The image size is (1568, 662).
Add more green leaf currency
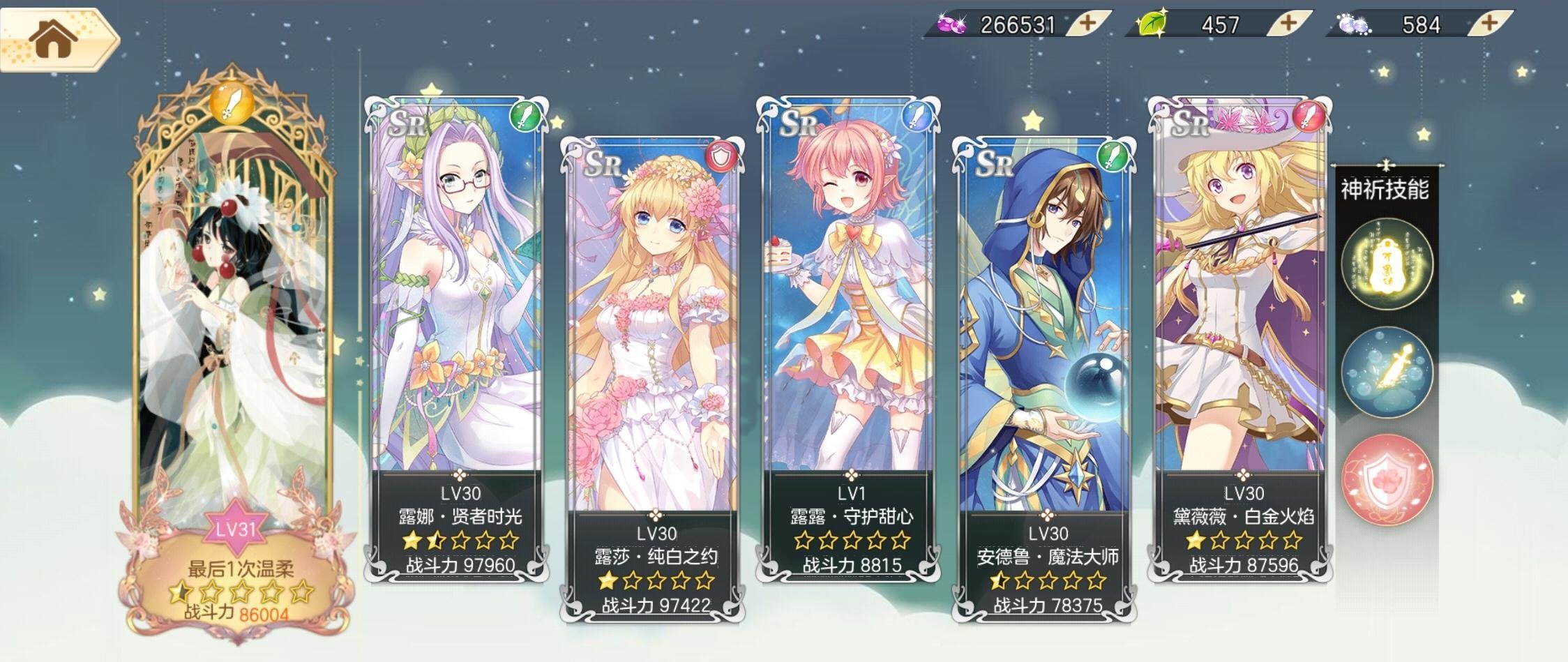coord(1288,23)
